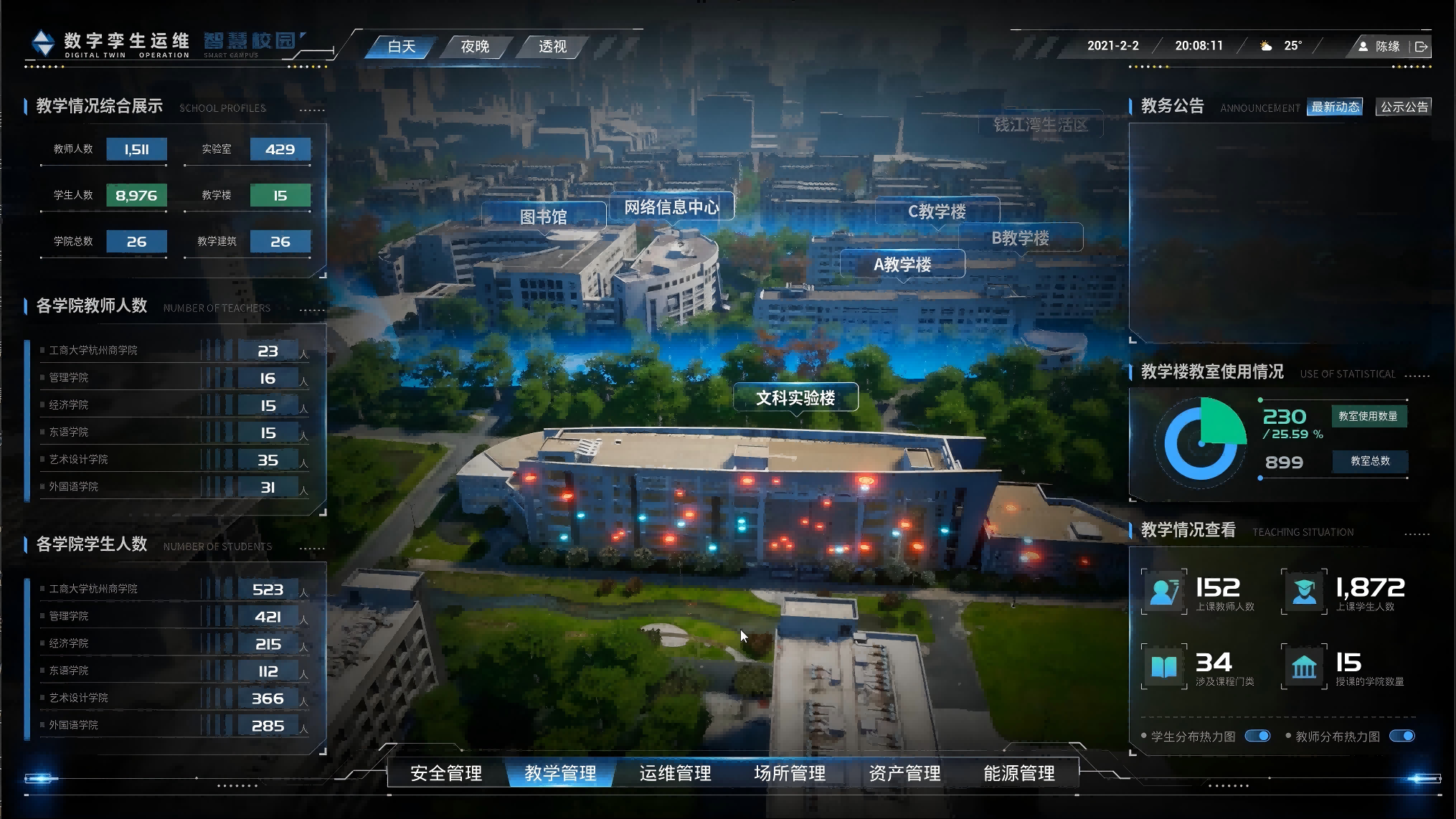
Task: Choose the A教学楼 building label
Action: point(902,265)
